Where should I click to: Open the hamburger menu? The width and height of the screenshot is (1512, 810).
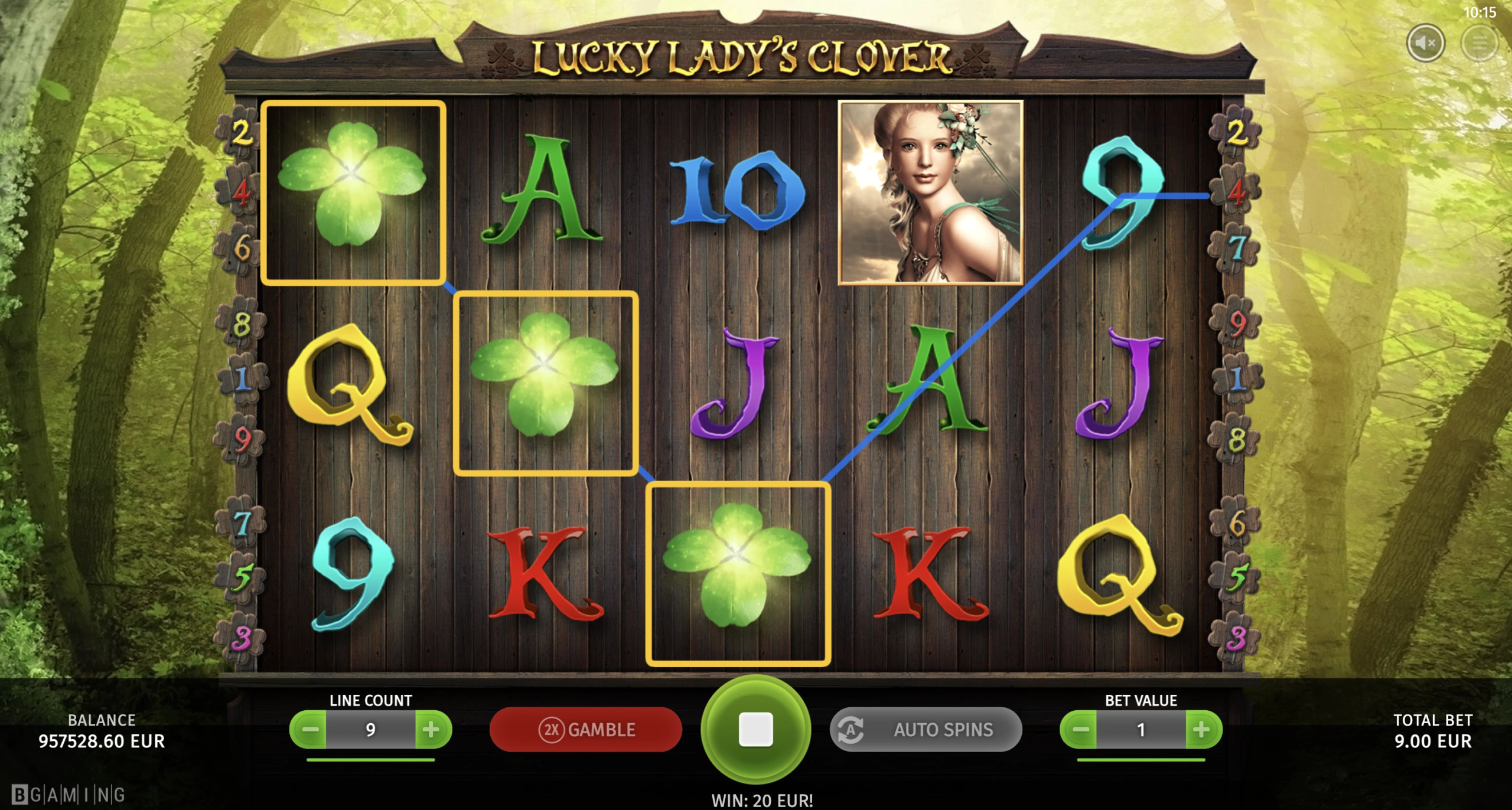click(x=1480, y=43)
